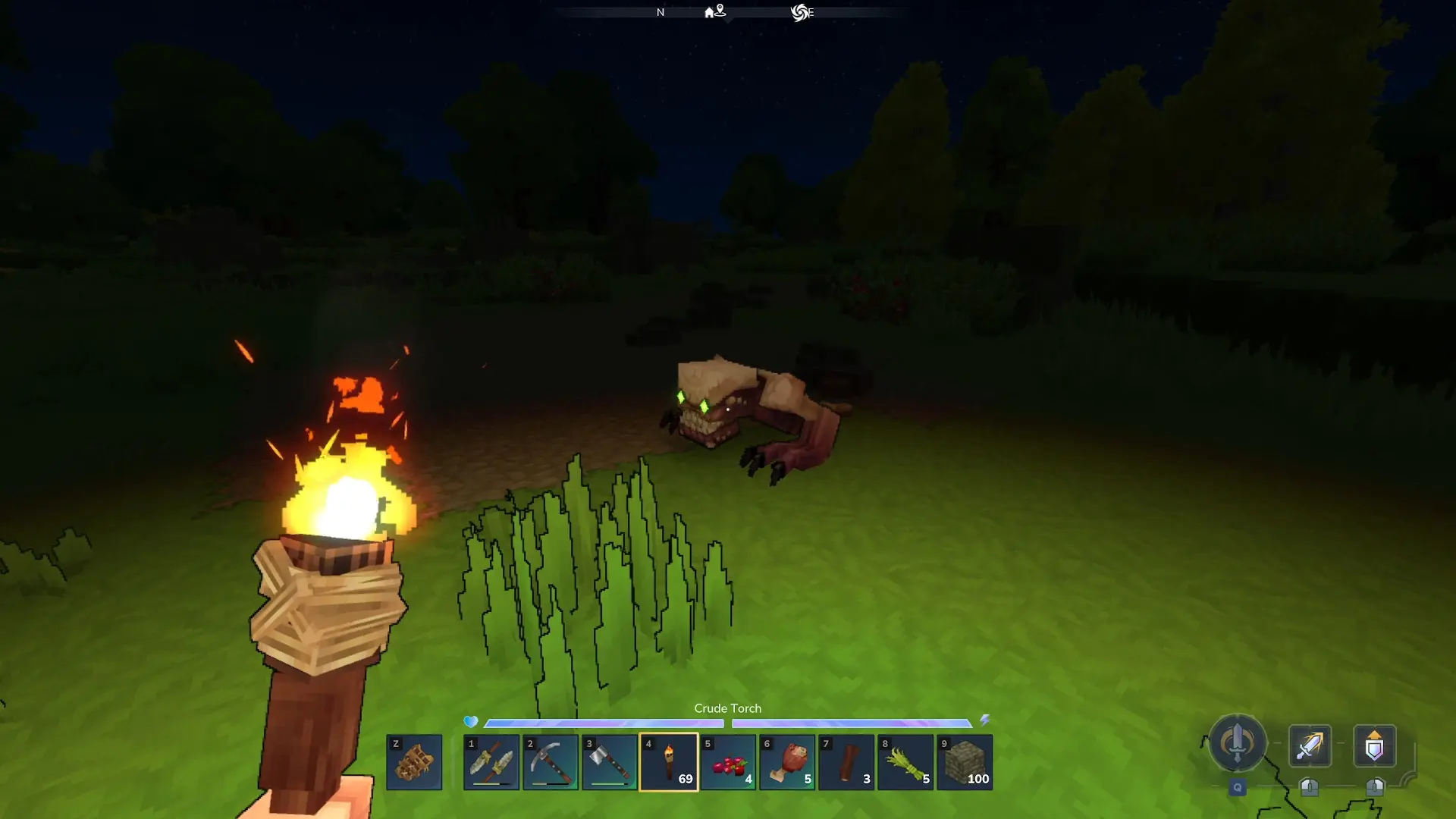Click the utility slot with woven basket item
This screenshot has width=1456, height=819.
pos(414,762)
